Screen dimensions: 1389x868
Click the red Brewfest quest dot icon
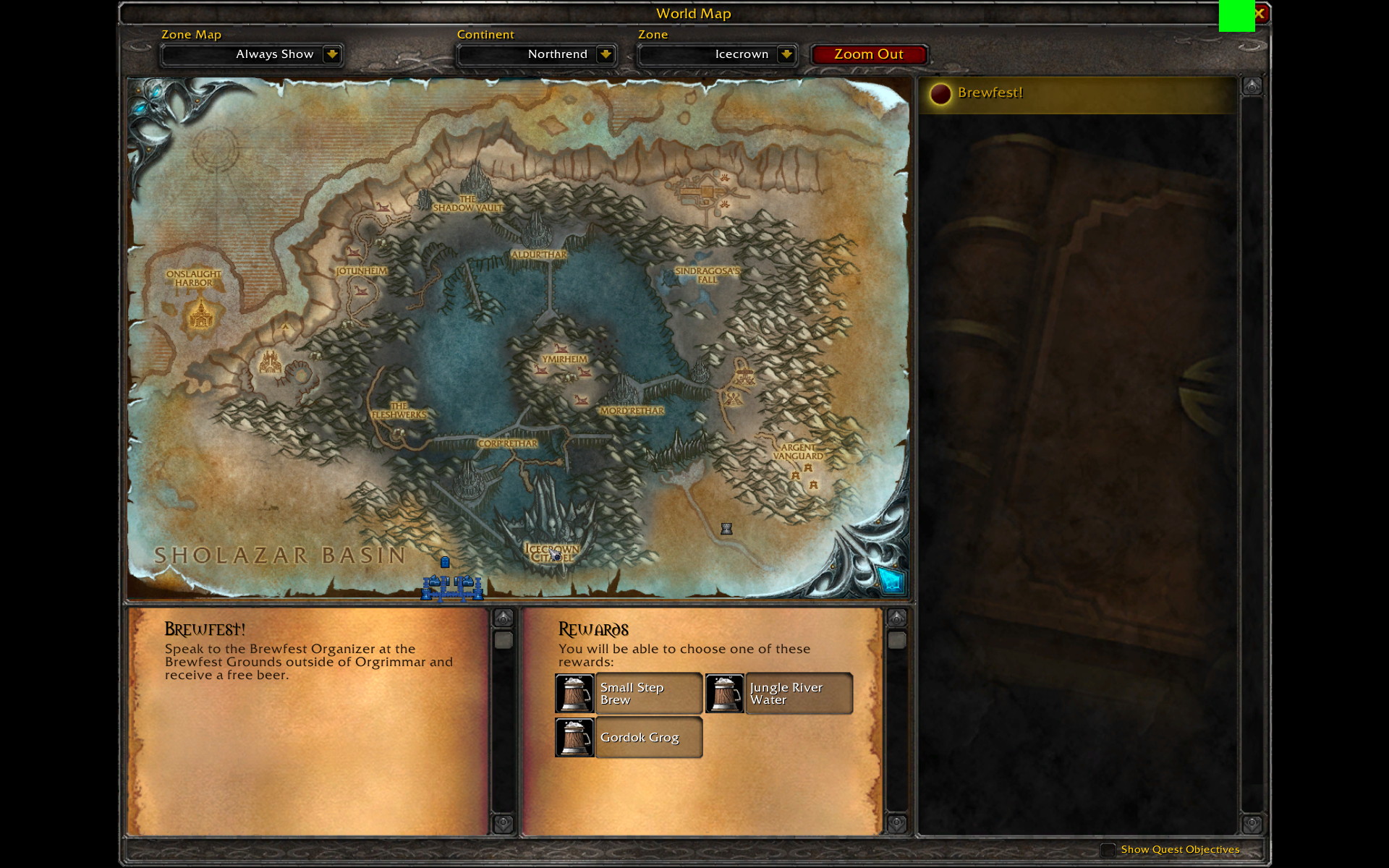[x=940, y=93]
